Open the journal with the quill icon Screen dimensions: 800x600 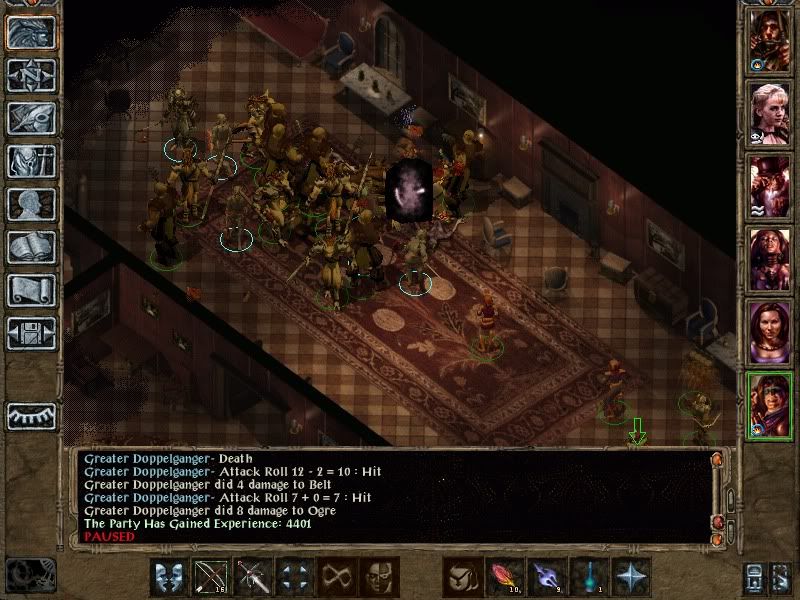pyautogui.click(x=31, y=118)
